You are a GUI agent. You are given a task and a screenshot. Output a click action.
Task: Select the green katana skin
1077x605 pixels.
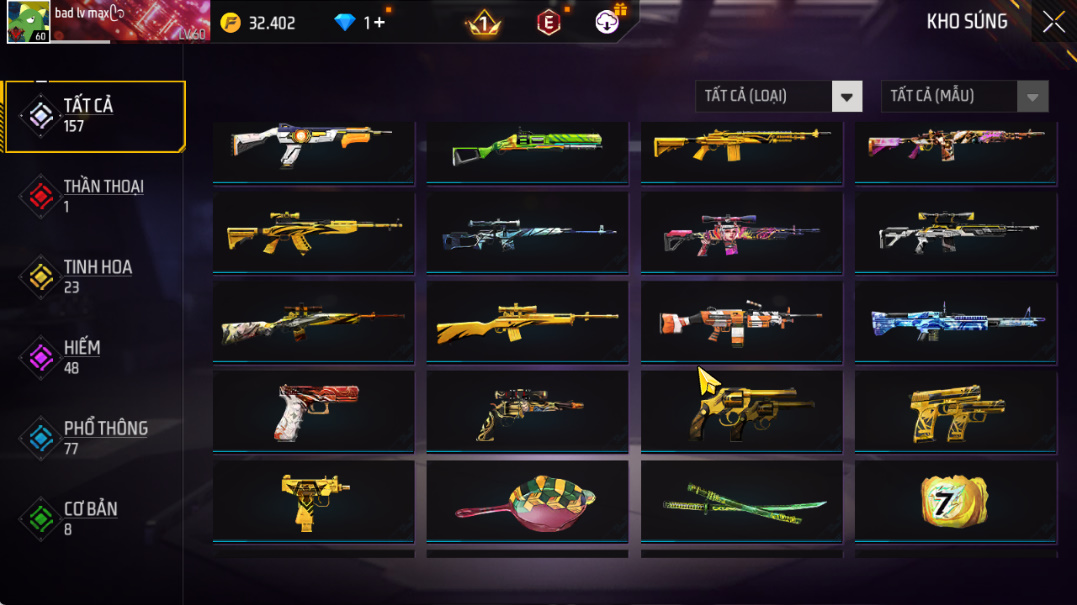[741, 500]
